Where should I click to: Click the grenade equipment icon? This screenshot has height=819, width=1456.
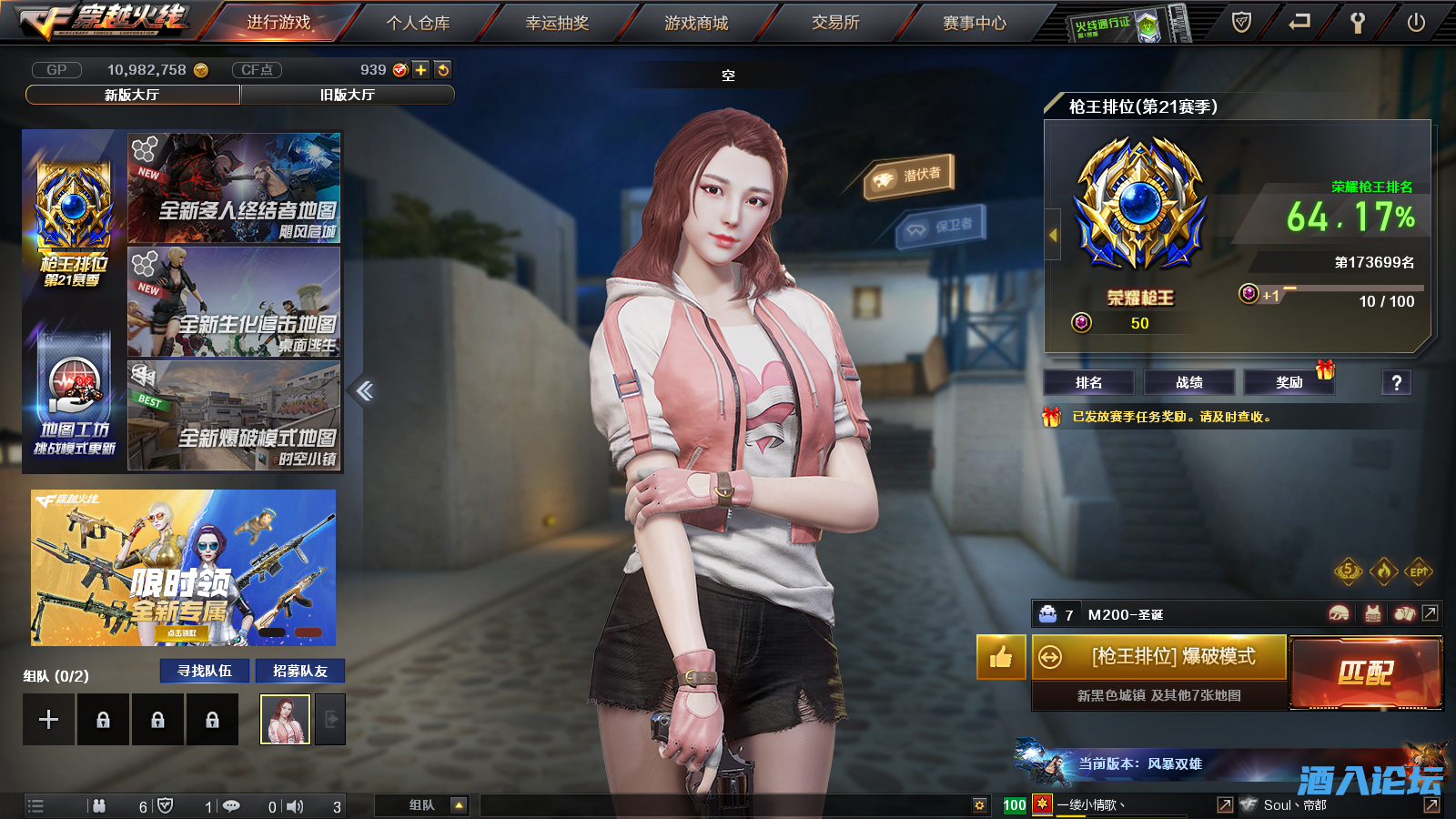pos(1405,612)
